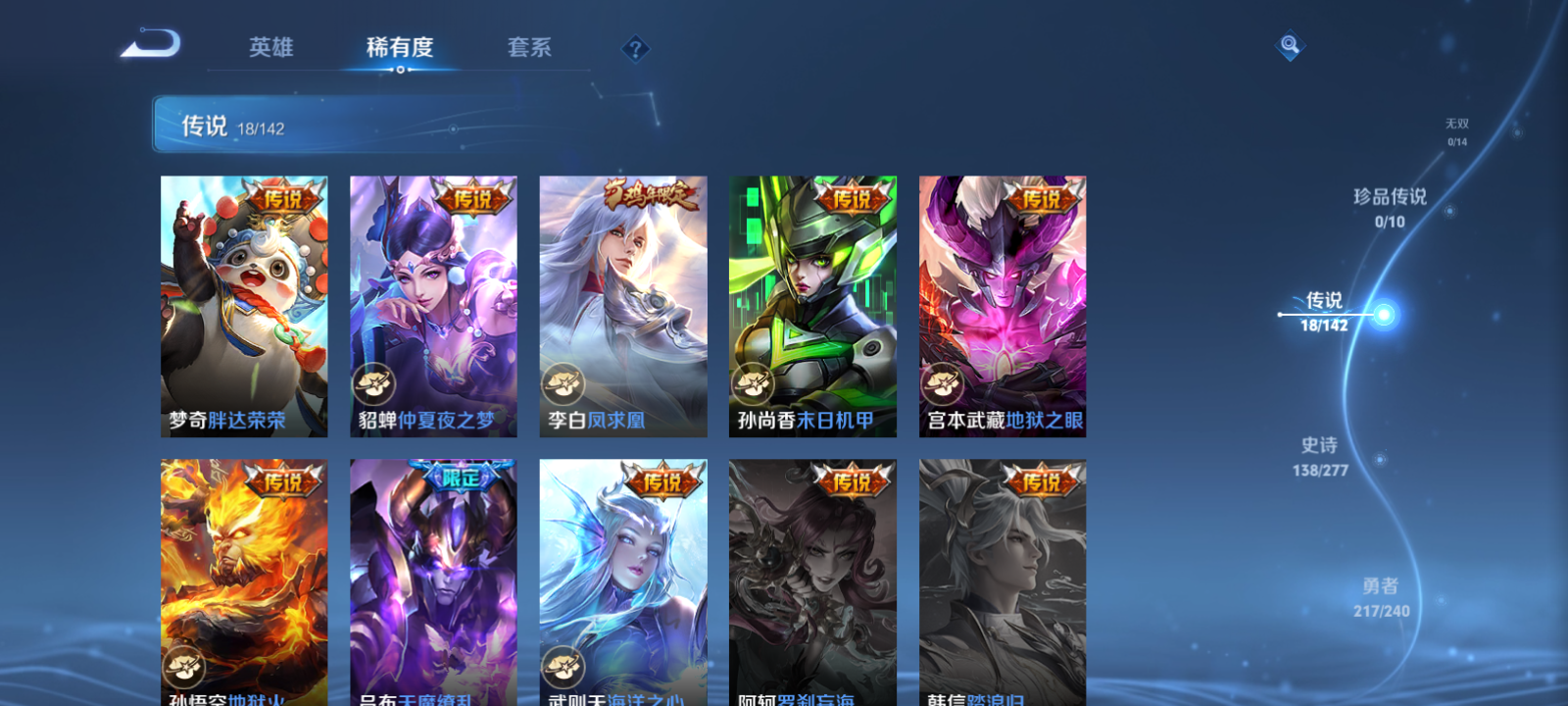The image size is (1568, 706).
Task: Click the skin badge icon on 宫本武藏地狱之眼 card
Action: tap(942, 382)
